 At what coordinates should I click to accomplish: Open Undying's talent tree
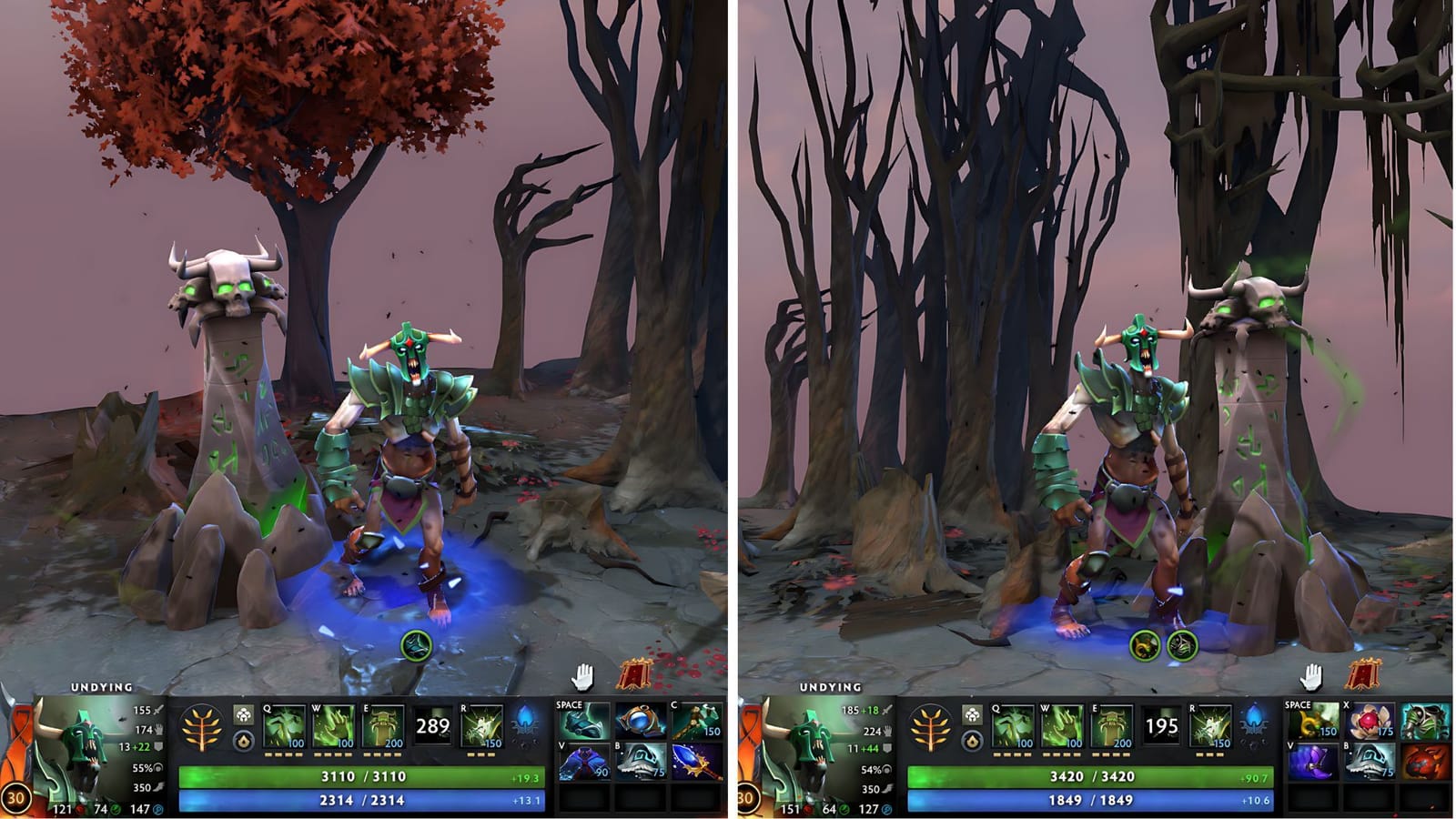200,729
